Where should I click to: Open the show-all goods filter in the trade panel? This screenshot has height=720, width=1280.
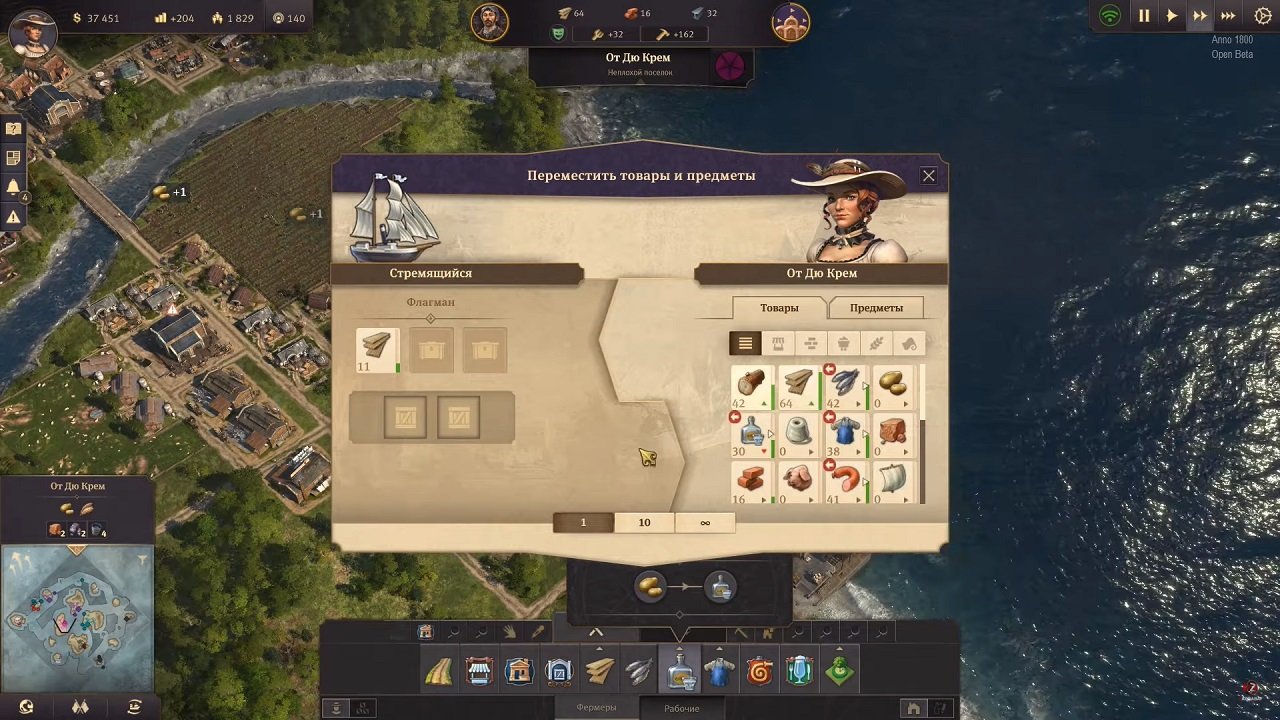(x=745, y=343)
